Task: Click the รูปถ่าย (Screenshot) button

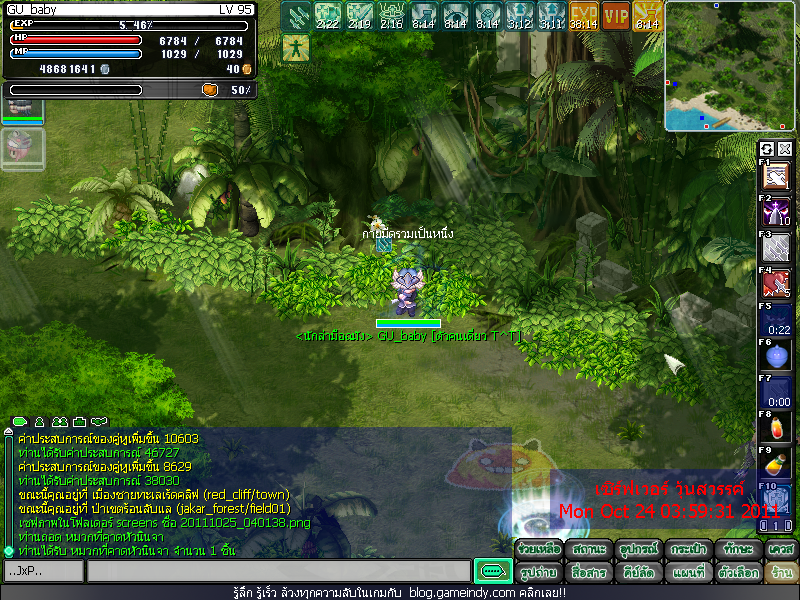Action: pyautogui.click(x=539, y=572)
